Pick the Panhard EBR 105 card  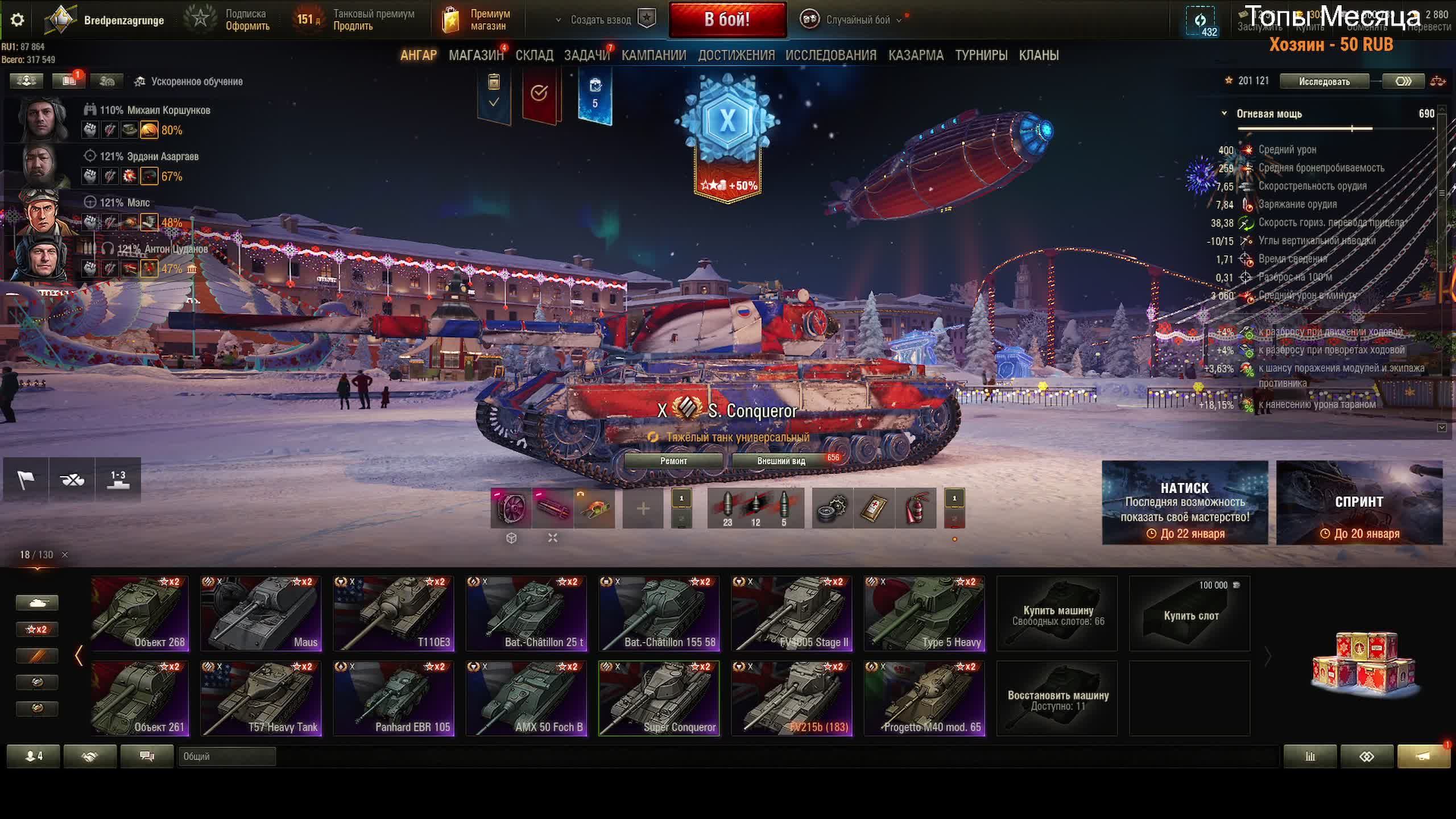pyautogui.click(x=394, y=698)
